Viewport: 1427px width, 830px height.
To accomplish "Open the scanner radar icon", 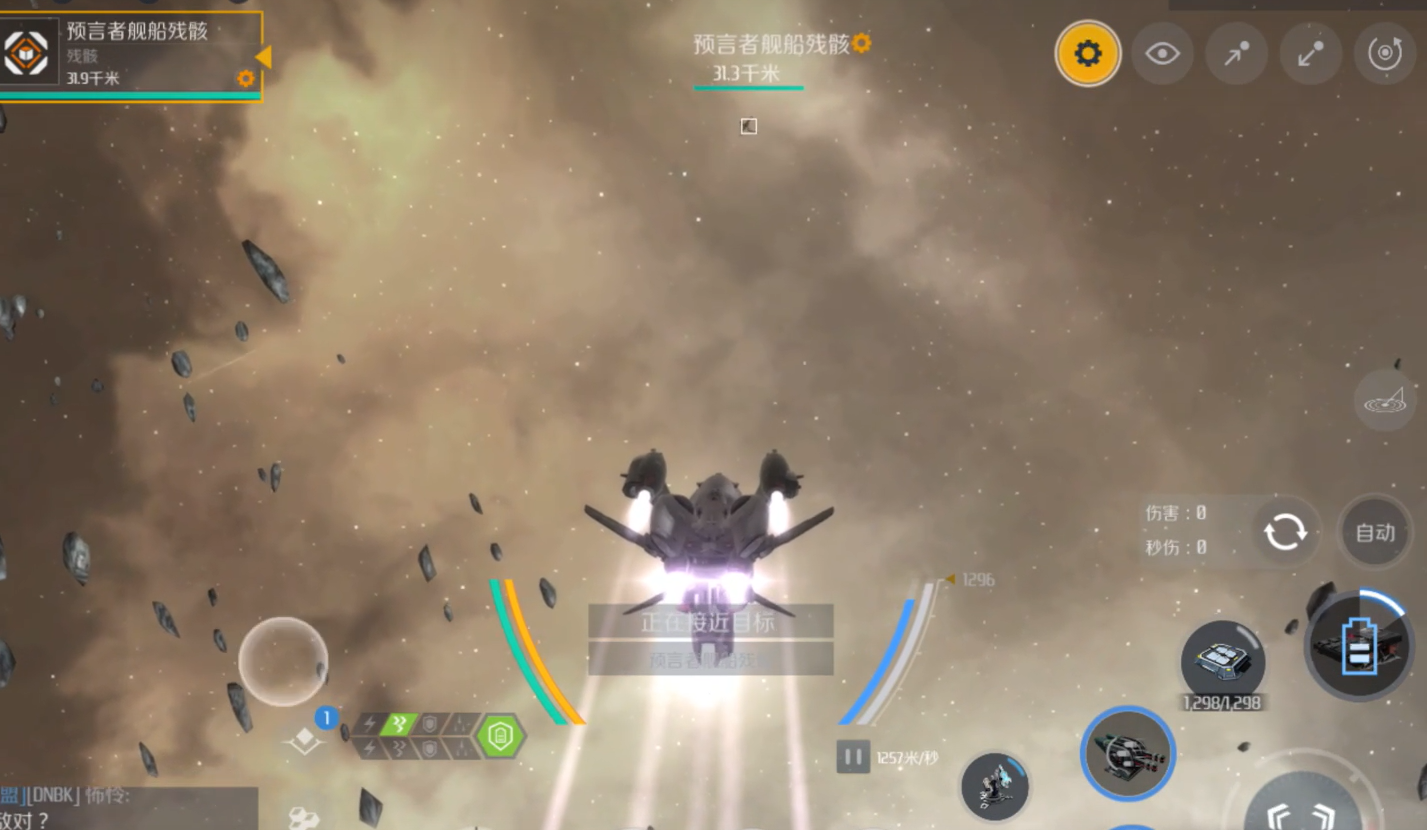I will pos(1384,401).
